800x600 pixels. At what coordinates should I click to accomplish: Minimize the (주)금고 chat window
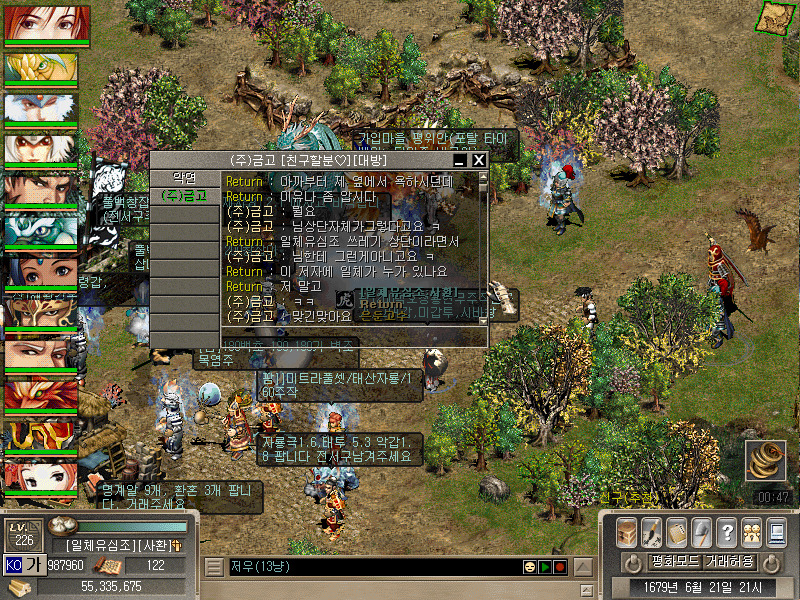460,160
